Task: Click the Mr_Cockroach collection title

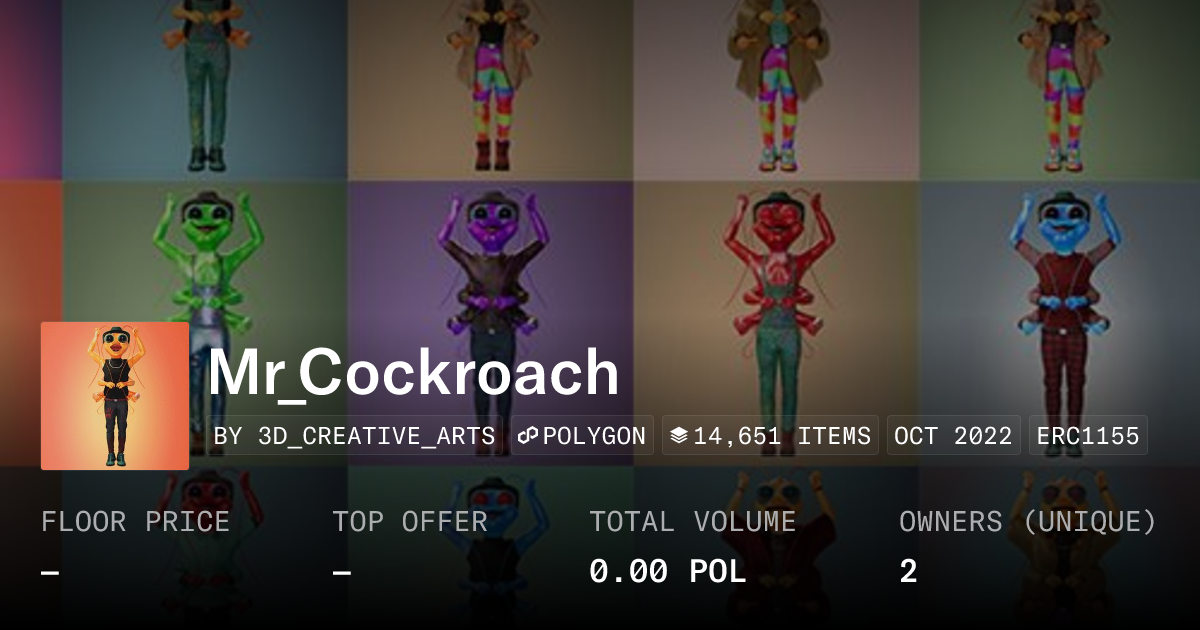Action: point(413,373)
